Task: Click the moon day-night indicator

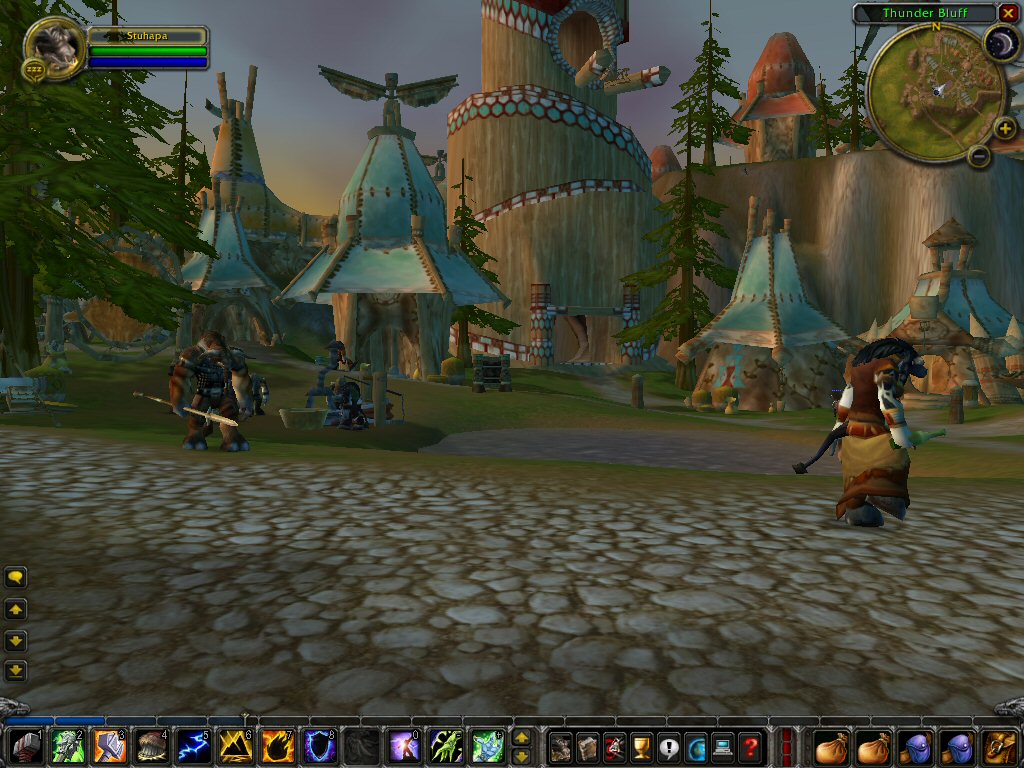Action: (x=1000, y=42)
